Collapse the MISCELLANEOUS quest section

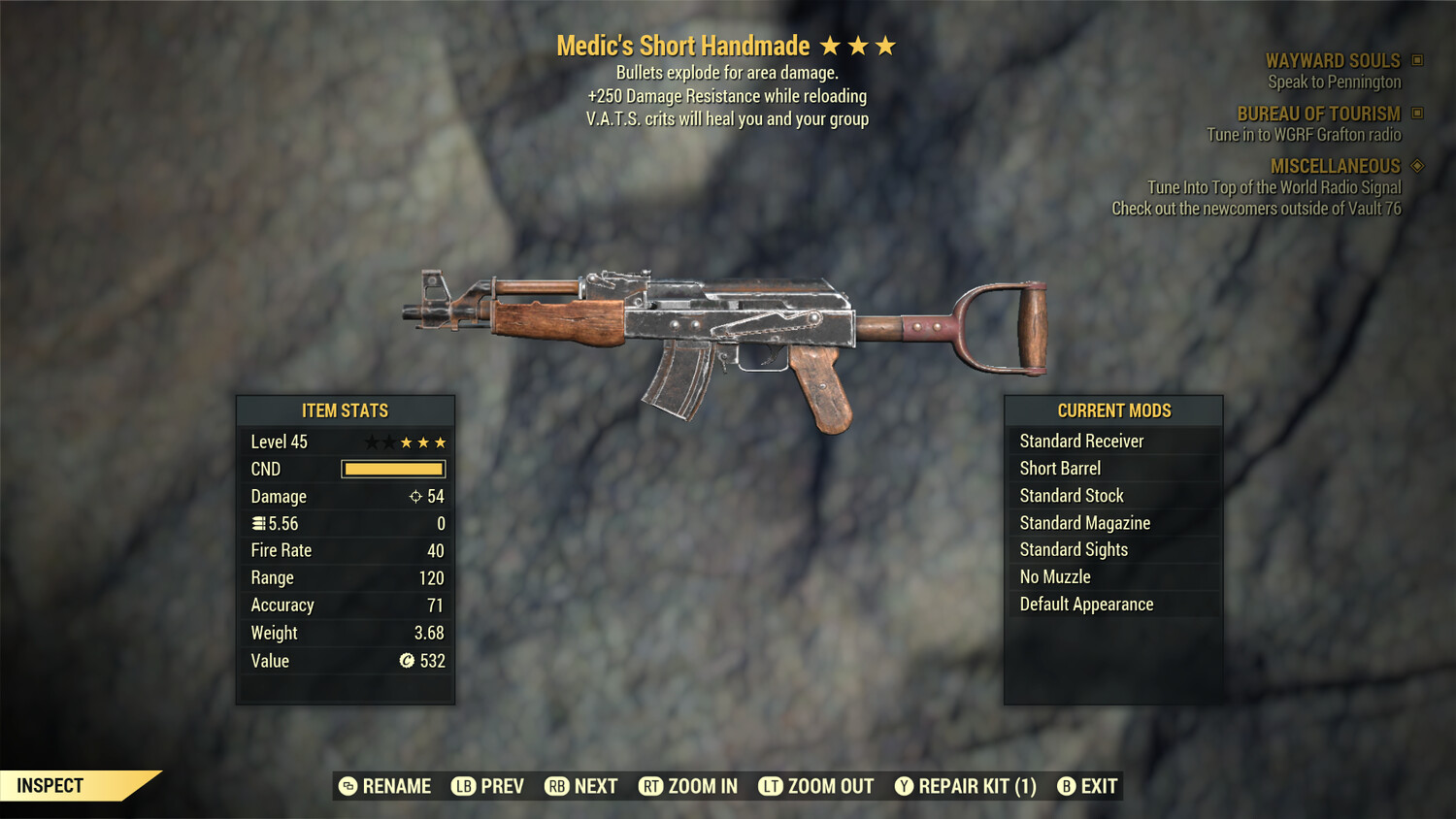(x=1336, y=166)
